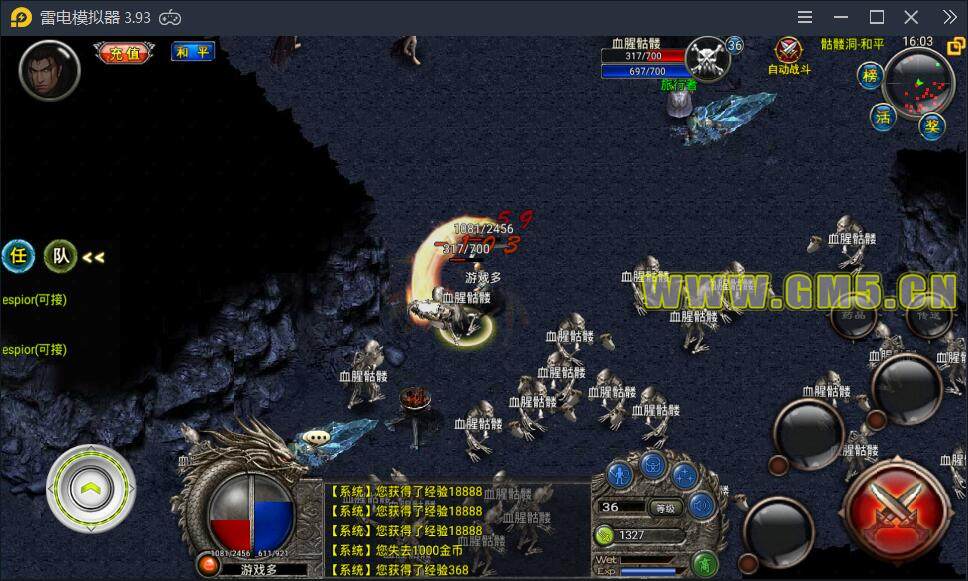Open the 榜 ranking button
This screenshot has width=968, height=581.
pyautogui.click(x=871, y=75)
